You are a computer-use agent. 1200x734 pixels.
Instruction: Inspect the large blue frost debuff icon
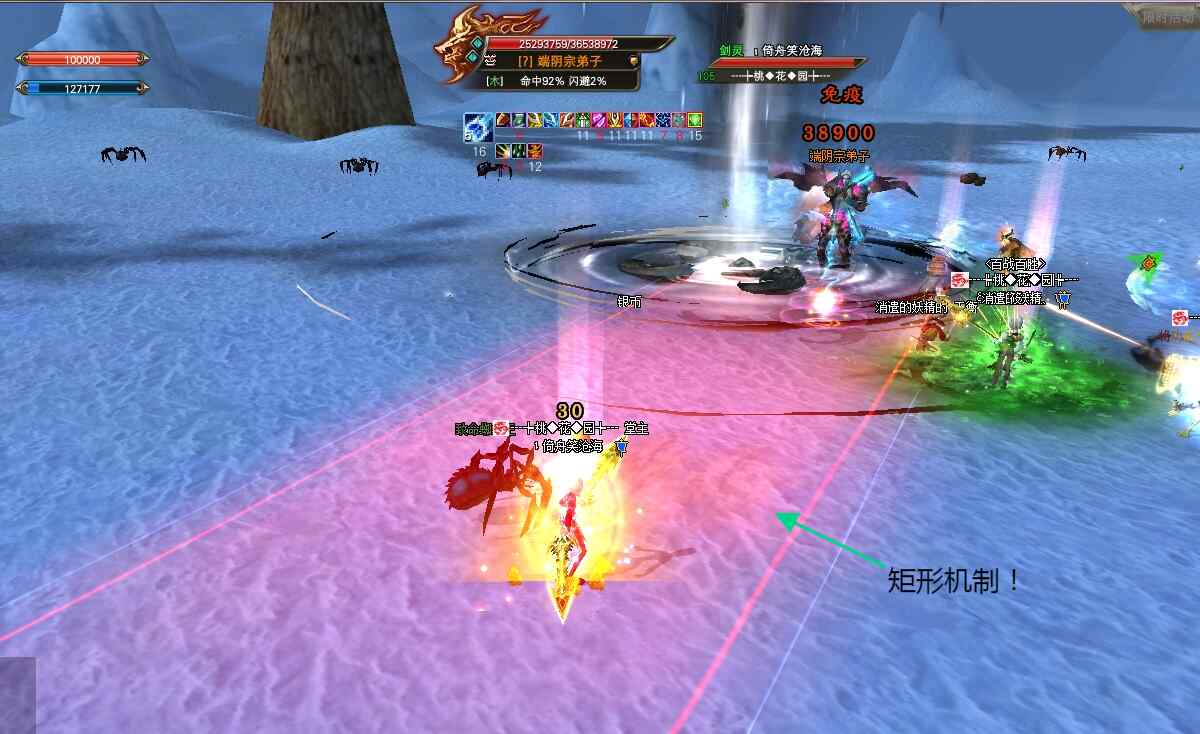click(x=477, y=127)
